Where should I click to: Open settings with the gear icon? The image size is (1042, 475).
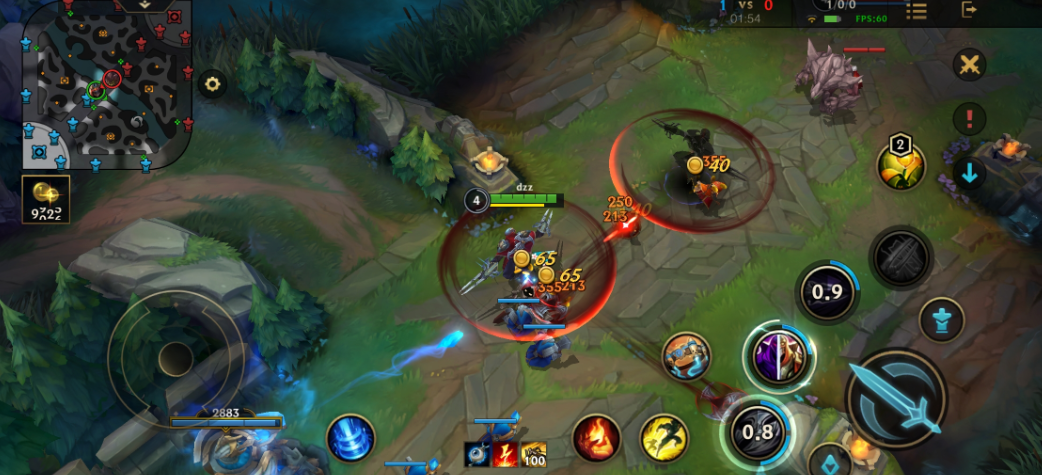tap(212, 84)
